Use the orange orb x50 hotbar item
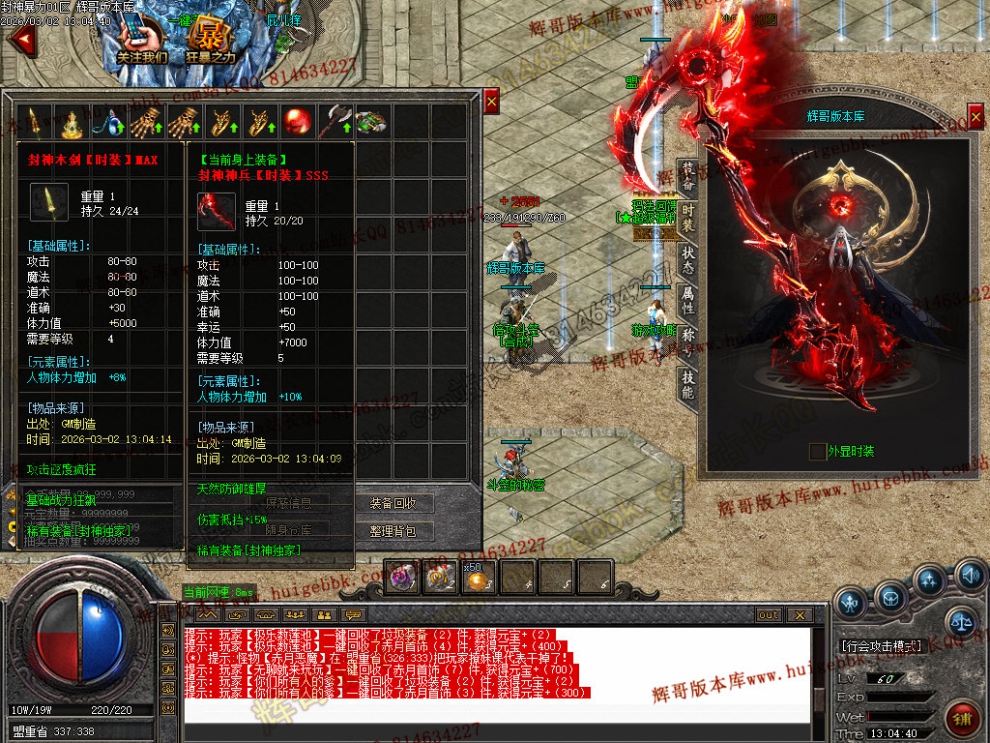Image resolution: width=990 pixels, height=743 pixels. pyautogui.click(x=478, y=577)
